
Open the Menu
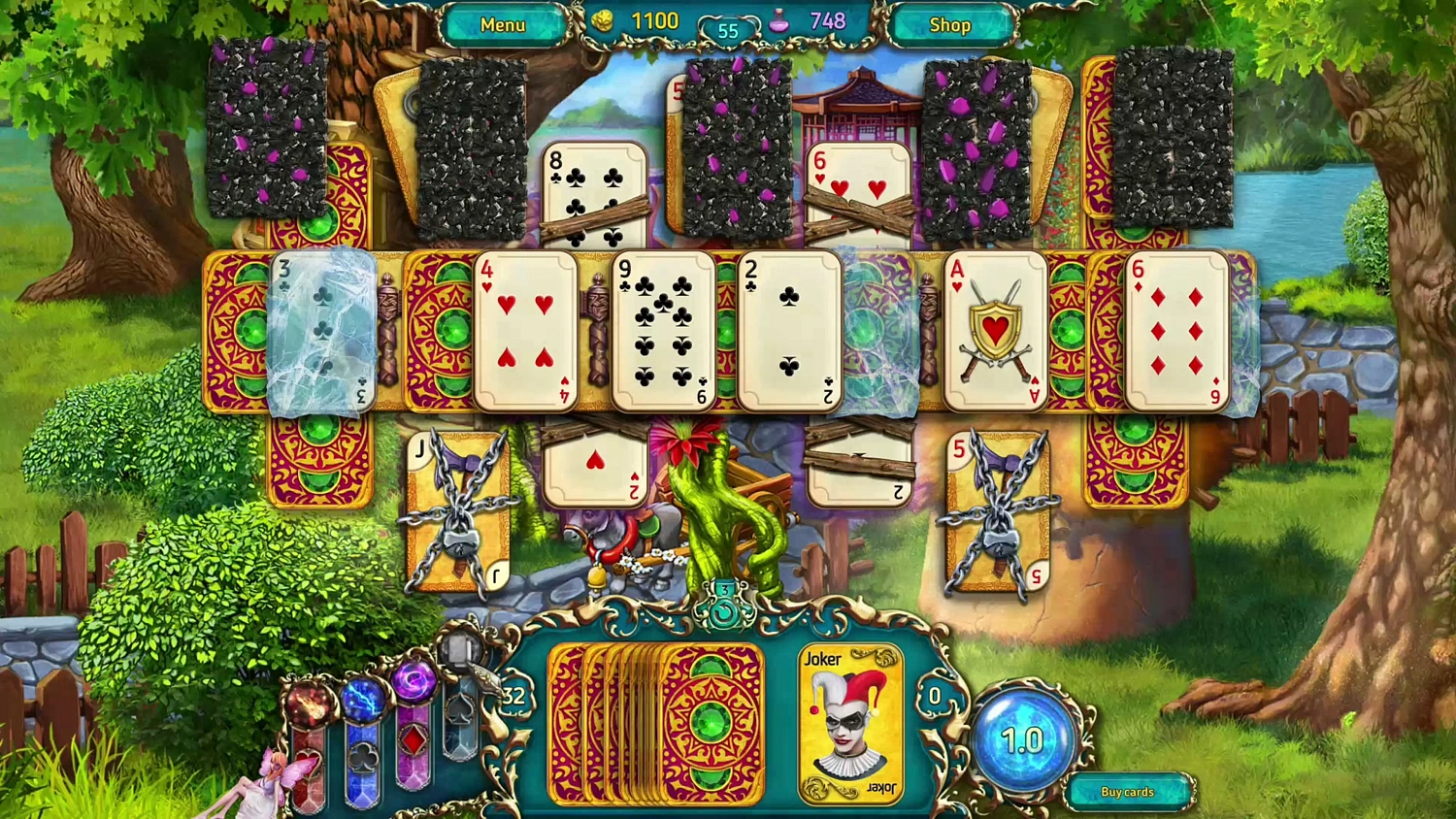pos(504,24)
